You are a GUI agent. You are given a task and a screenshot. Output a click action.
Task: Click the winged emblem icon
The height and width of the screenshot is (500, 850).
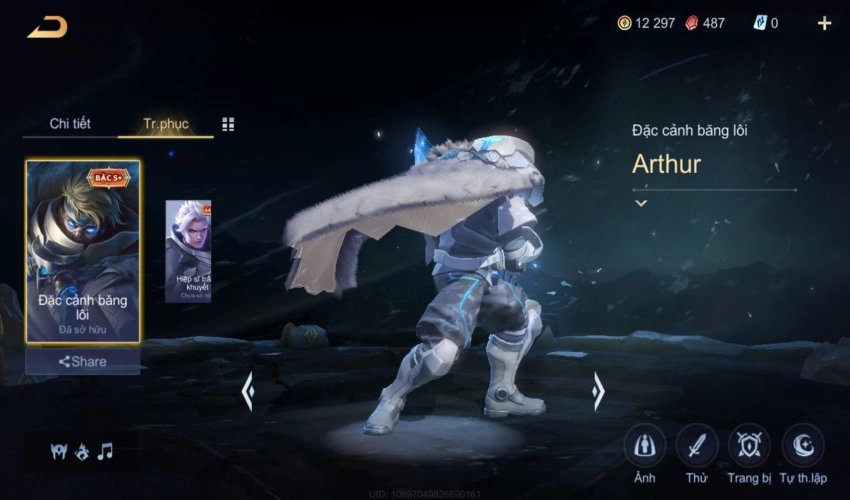(x=58, y=451)
